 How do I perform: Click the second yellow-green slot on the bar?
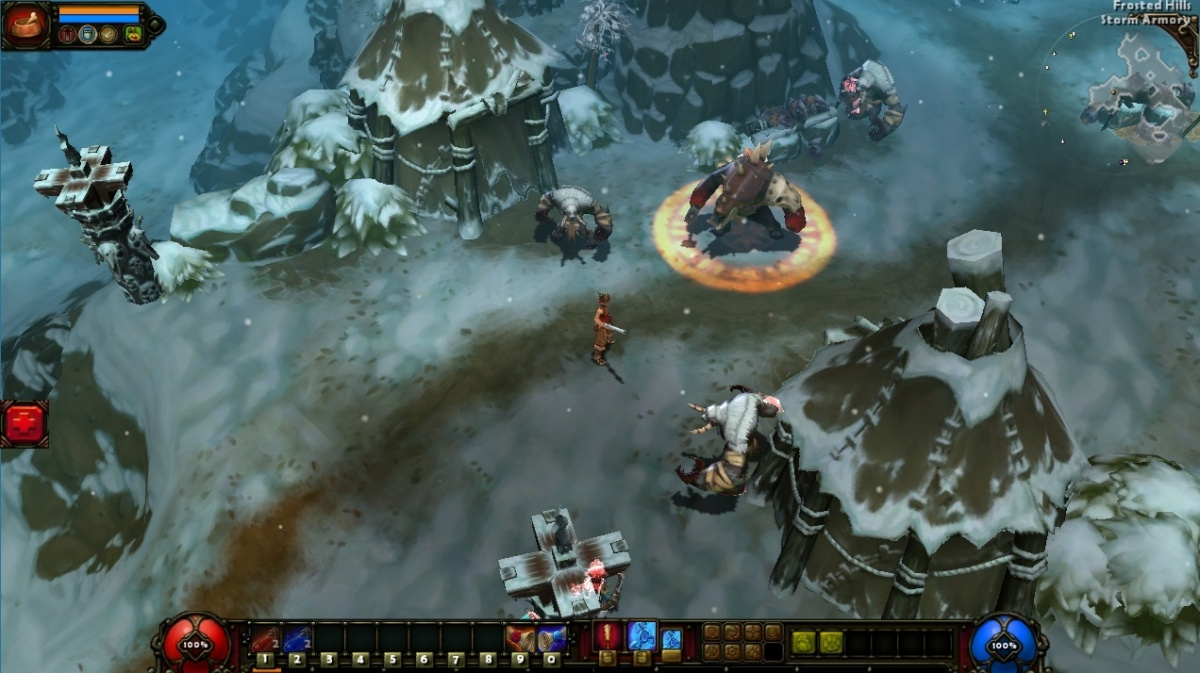point(830,642)
